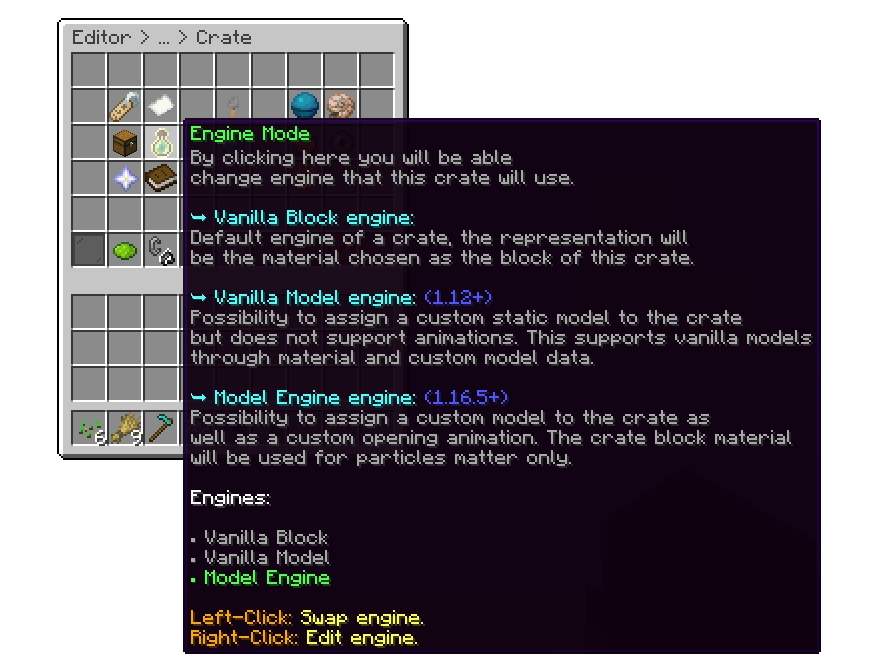Choose the green slimeball item slot
The image size is (869, 670).
point(125,250)
